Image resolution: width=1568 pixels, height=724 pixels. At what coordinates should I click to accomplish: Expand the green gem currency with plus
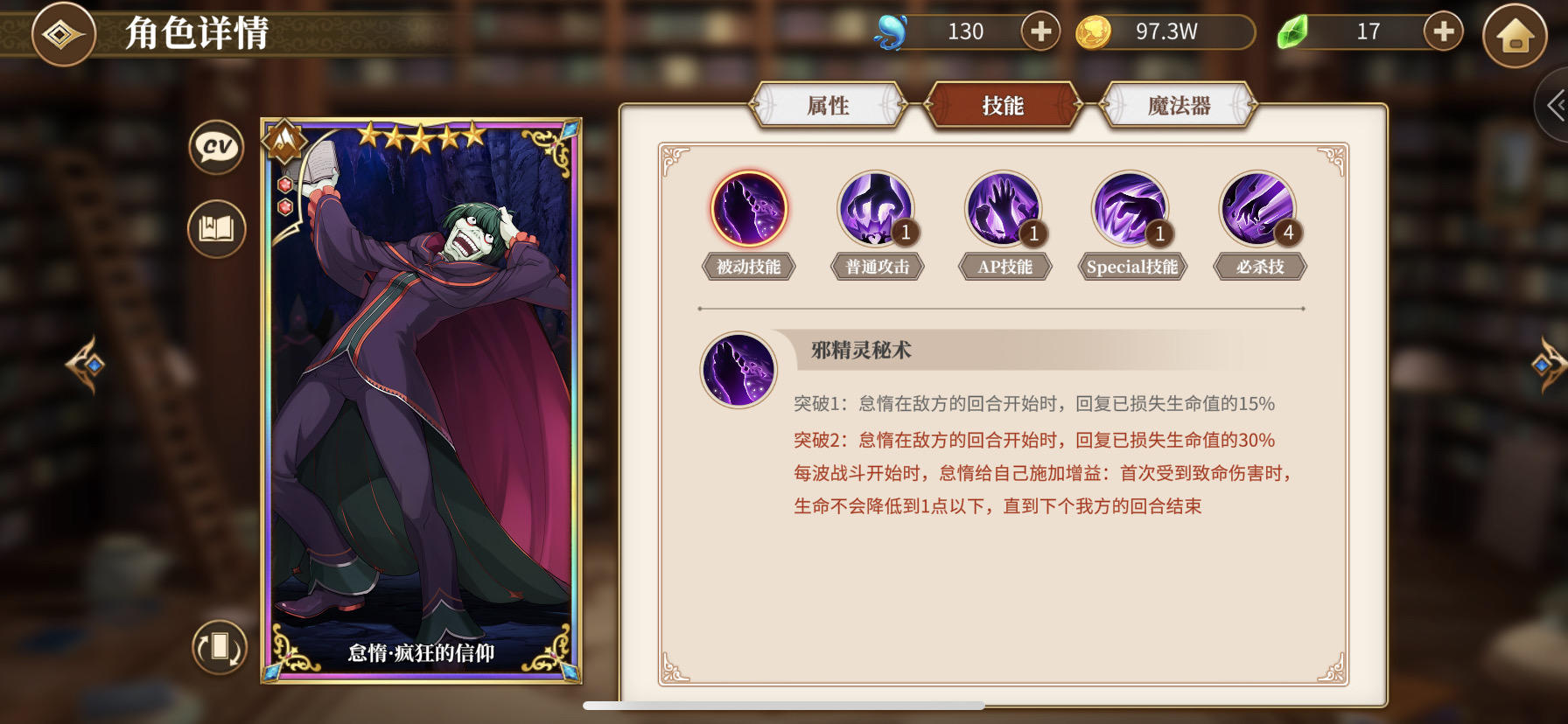pyautogui.click(x=1440, y=31)
